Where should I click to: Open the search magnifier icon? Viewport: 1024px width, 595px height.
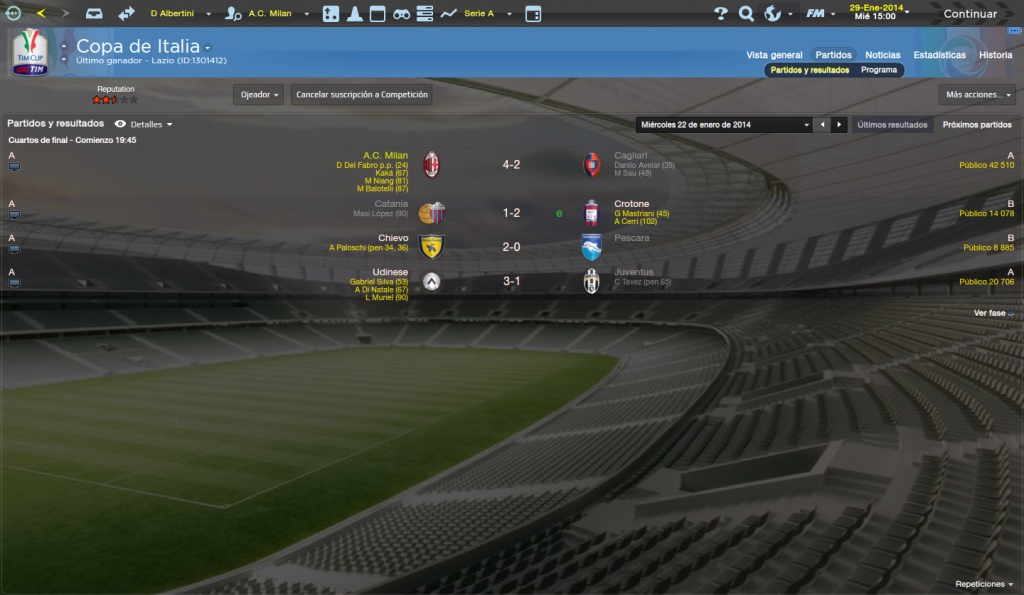(746, 14)
